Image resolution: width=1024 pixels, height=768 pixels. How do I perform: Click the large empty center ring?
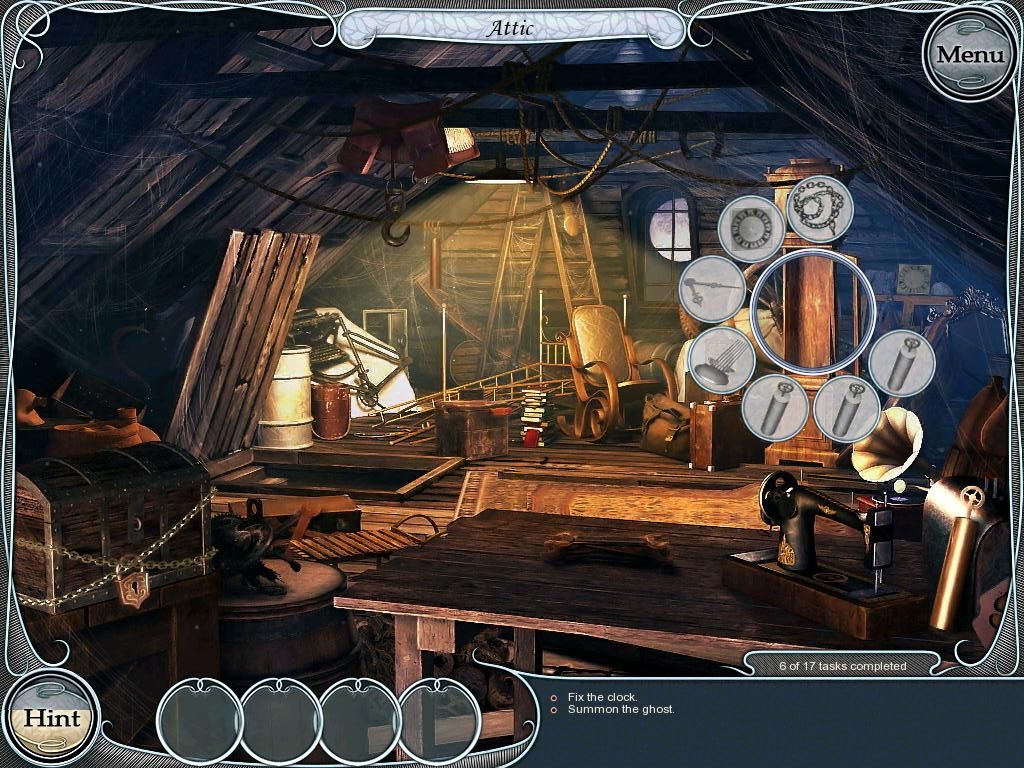(x=812, y=311)
